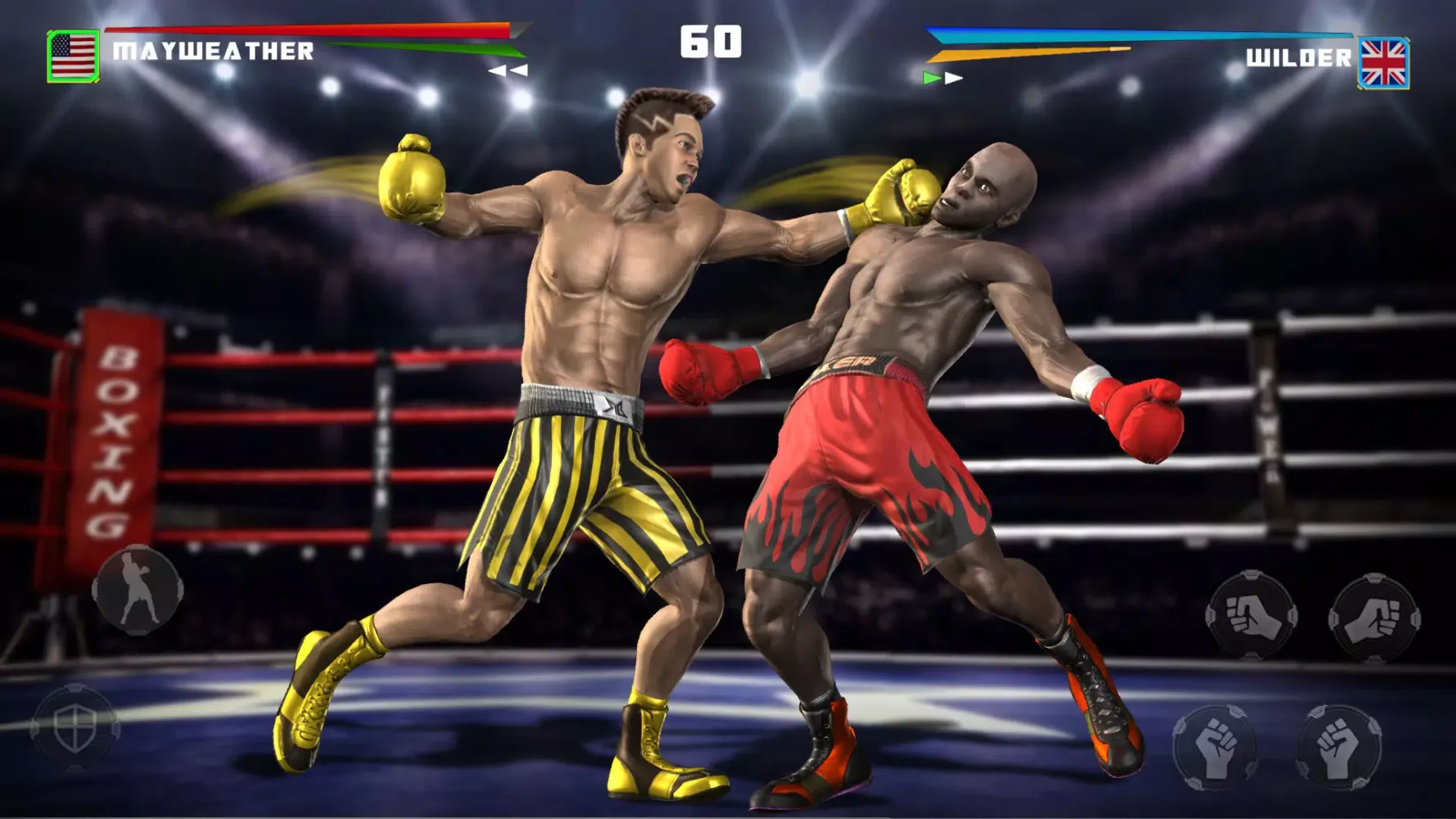Tap the double left arrows combo indicator
1456x819 pixels.
(x=509, y=71)
